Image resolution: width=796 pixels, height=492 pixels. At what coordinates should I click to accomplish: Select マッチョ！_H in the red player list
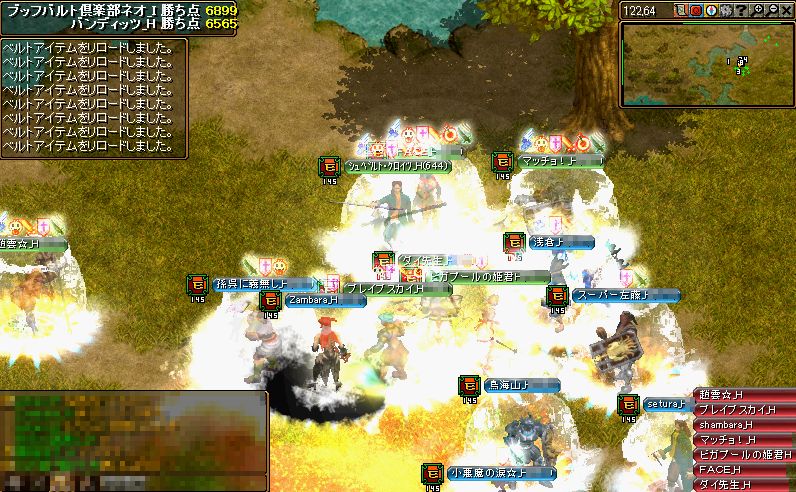[x=744, y=439]
